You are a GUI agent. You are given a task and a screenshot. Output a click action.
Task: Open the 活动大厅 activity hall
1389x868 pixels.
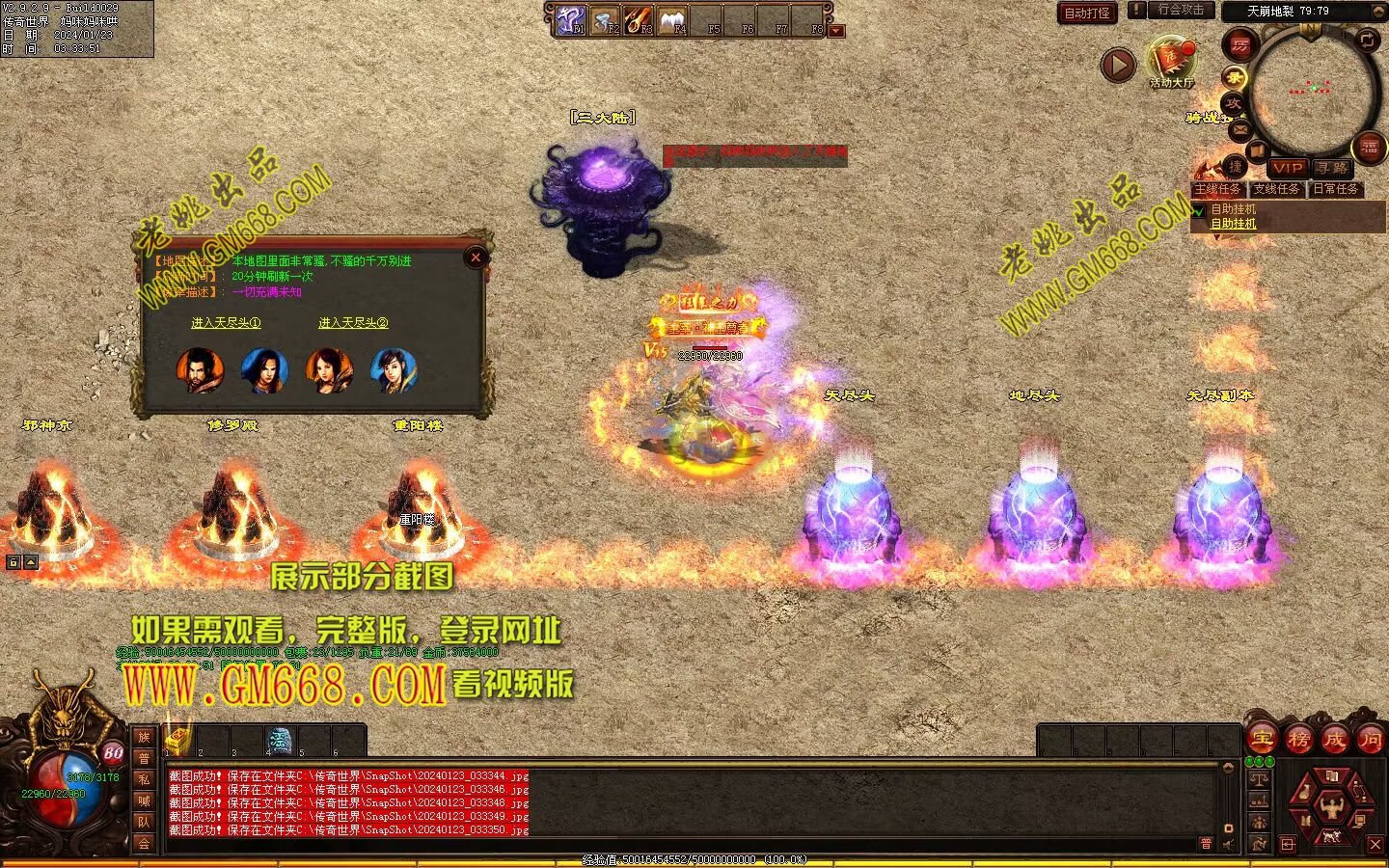(1171, 63)
